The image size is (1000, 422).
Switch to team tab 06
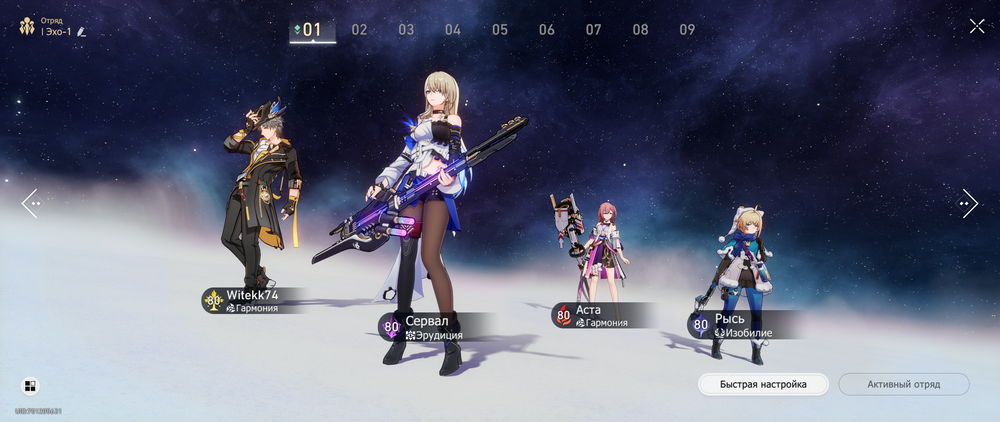point(547,30)
